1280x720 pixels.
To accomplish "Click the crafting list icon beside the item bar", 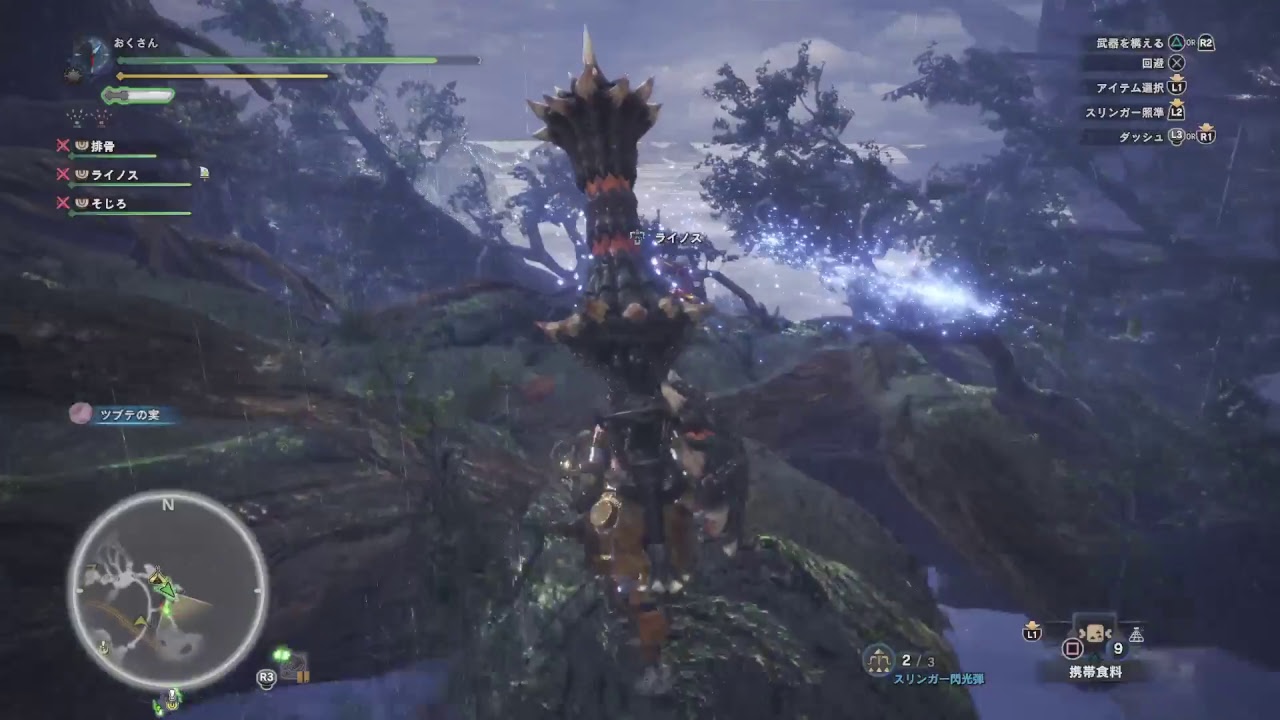I will tap(1137, 634).
